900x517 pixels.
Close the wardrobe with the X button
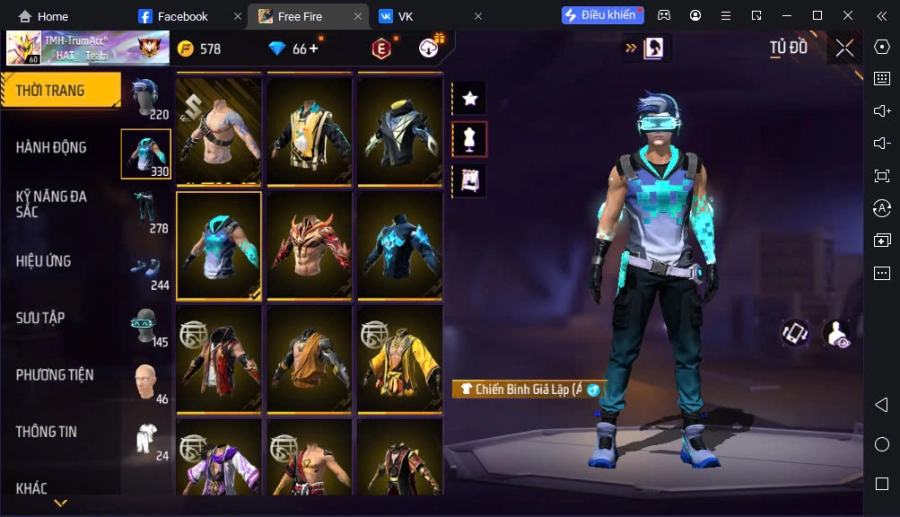click(845, 48)
